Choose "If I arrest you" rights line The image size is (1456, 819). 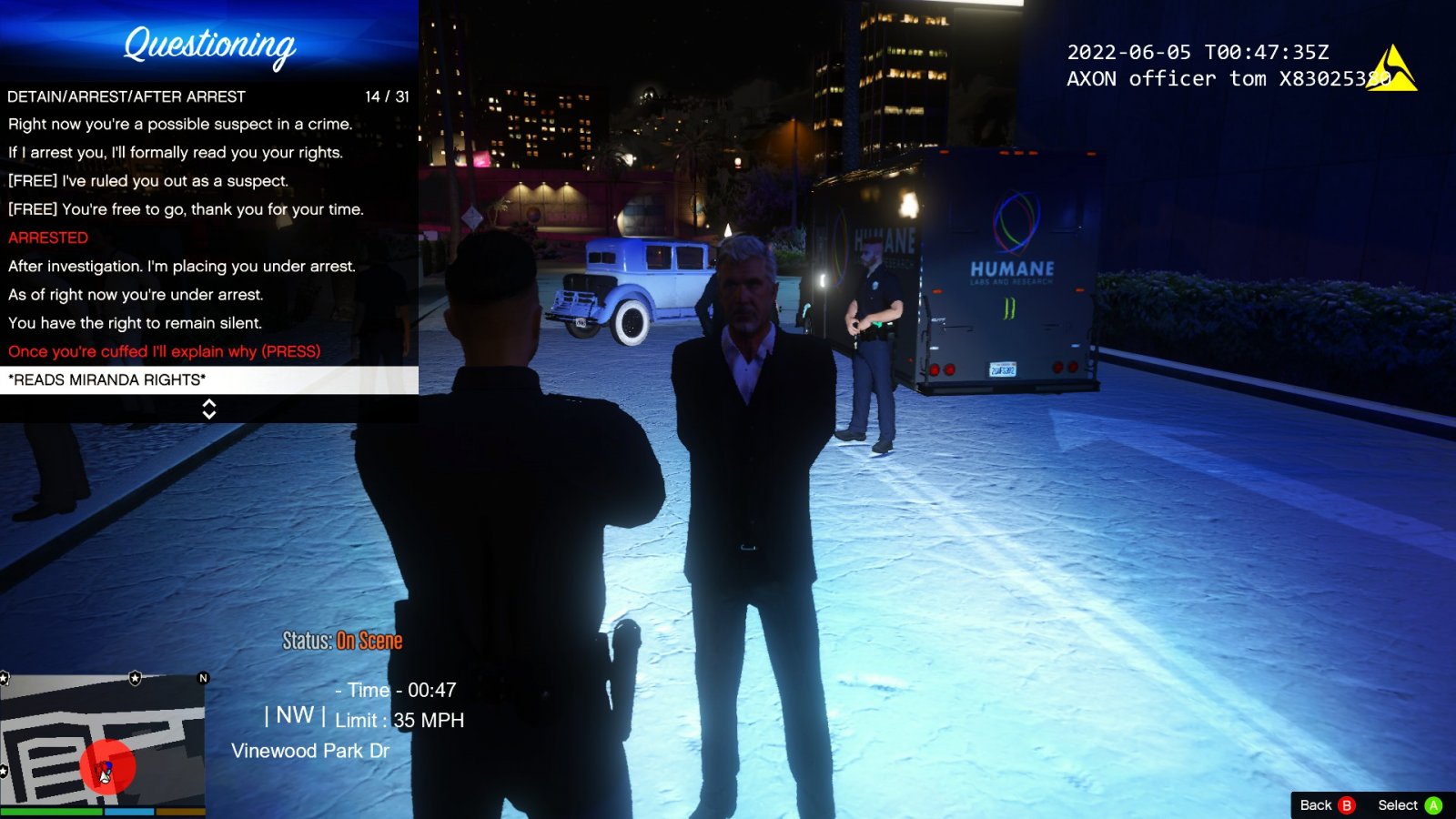coord(176,152)
